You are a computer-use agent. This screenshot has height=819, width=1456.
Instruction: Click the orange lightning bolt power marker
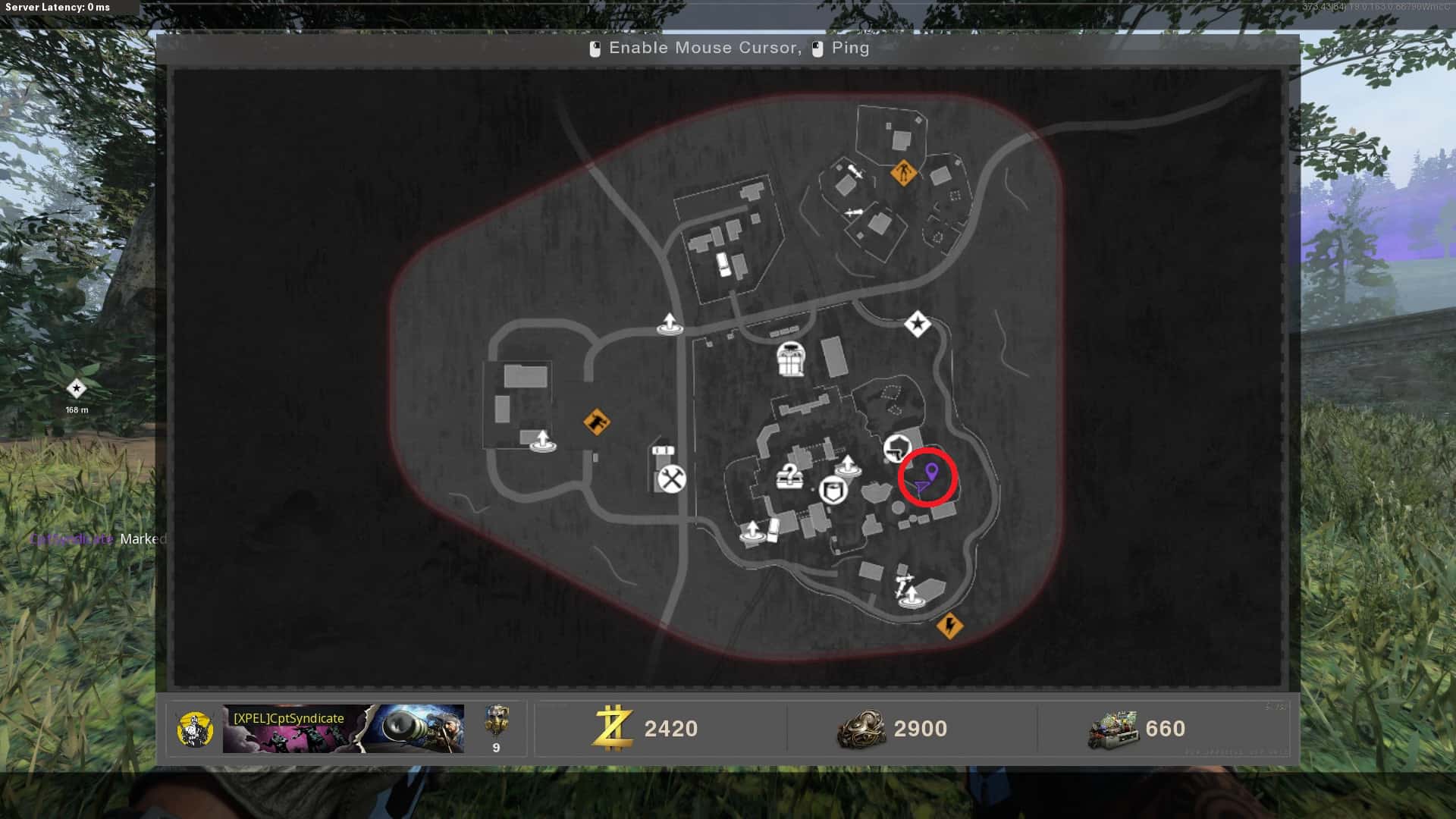point(949,626)
